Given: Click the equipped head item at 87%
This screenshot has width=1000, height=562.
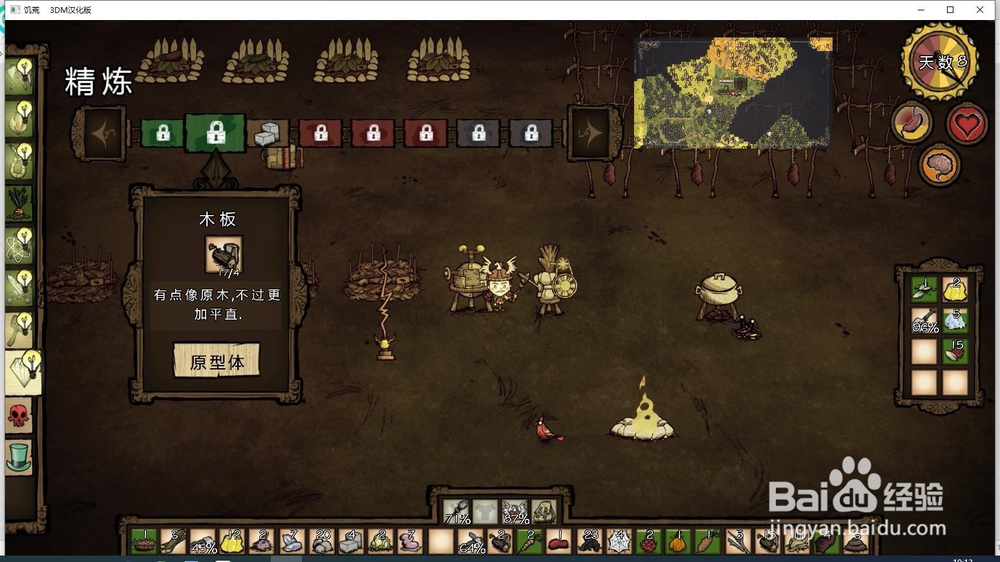Looking at the screenshot, I should pos(515,513).
